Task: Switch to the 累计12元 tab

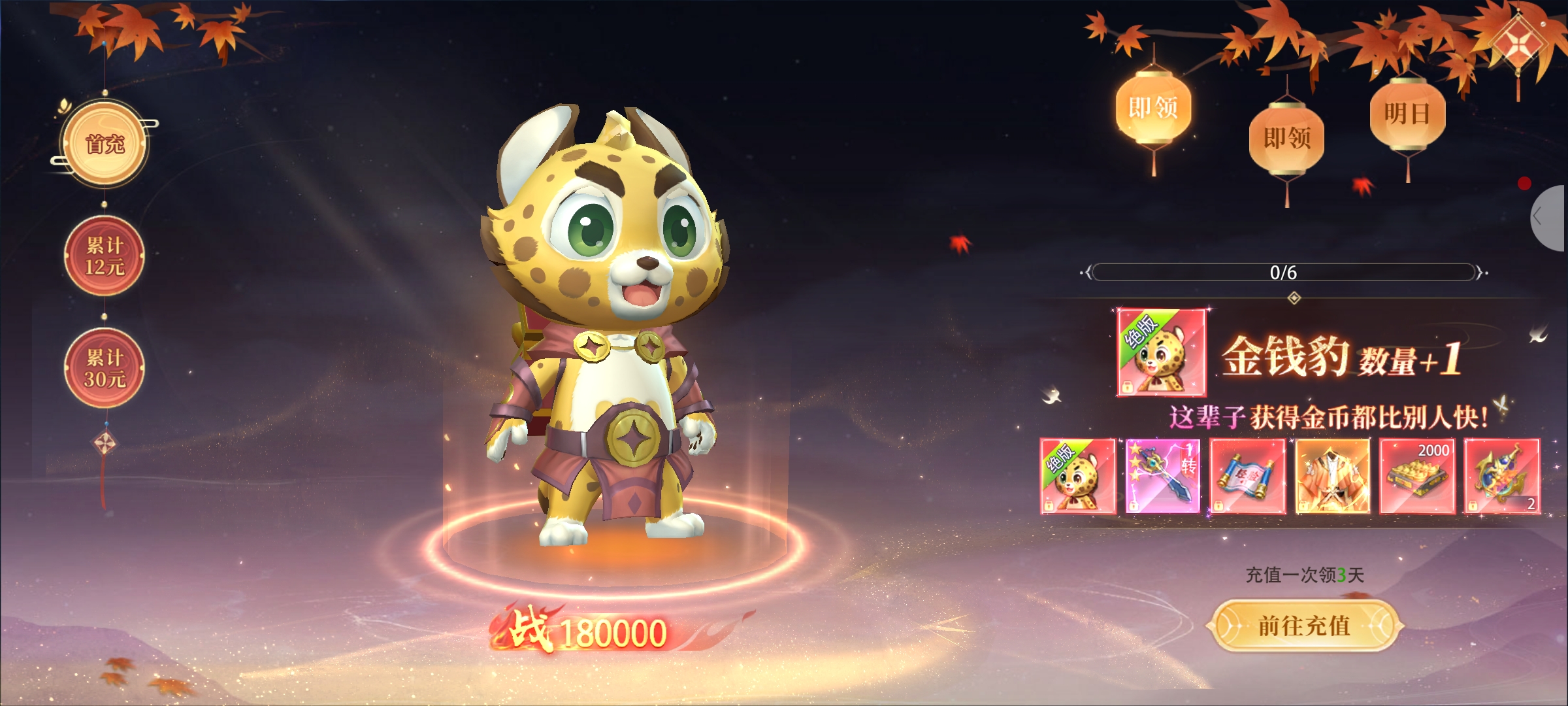Action: [105, 256]
